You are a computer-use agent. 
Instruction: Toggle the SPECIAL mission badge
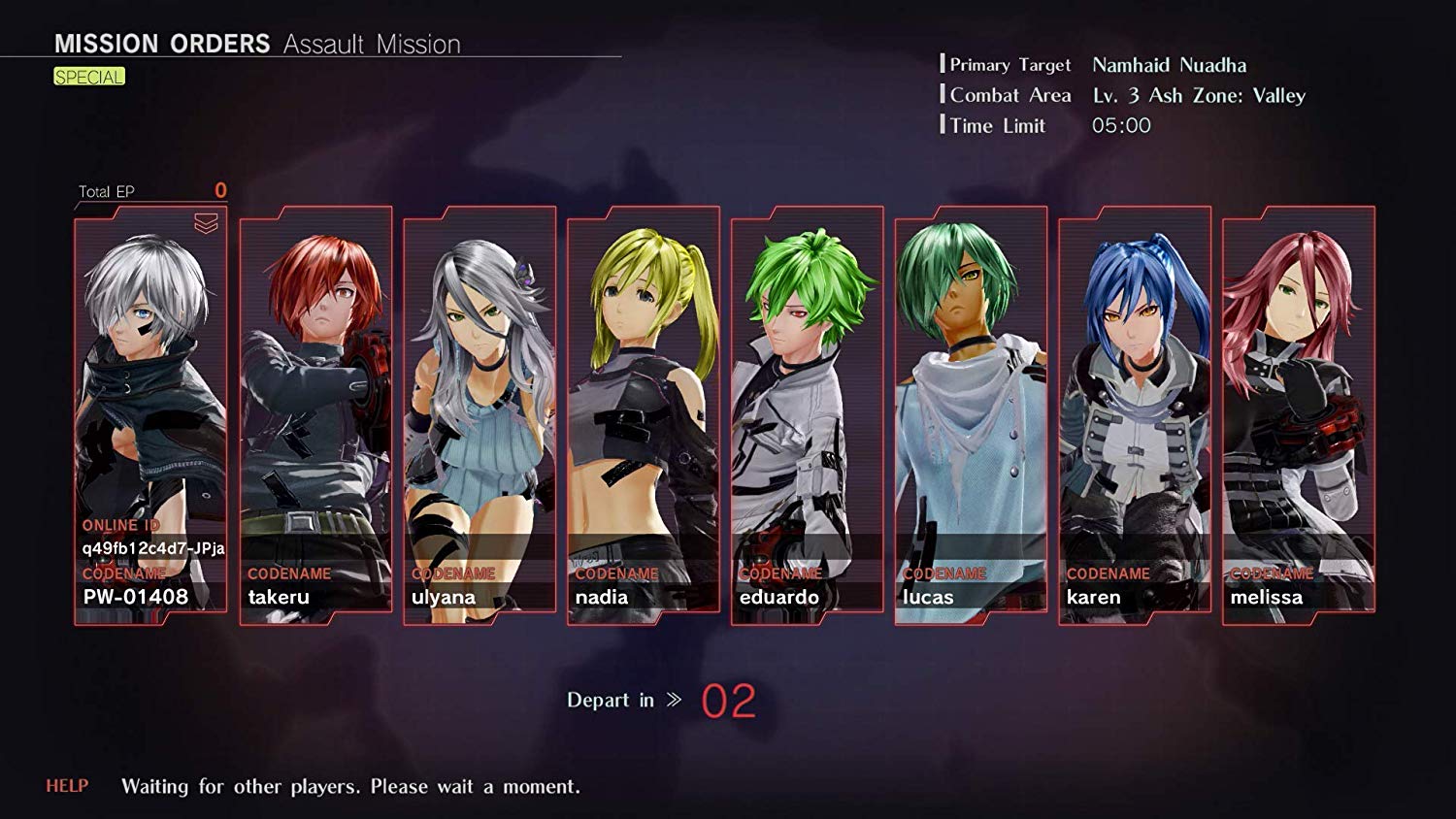tap(89, 76)
